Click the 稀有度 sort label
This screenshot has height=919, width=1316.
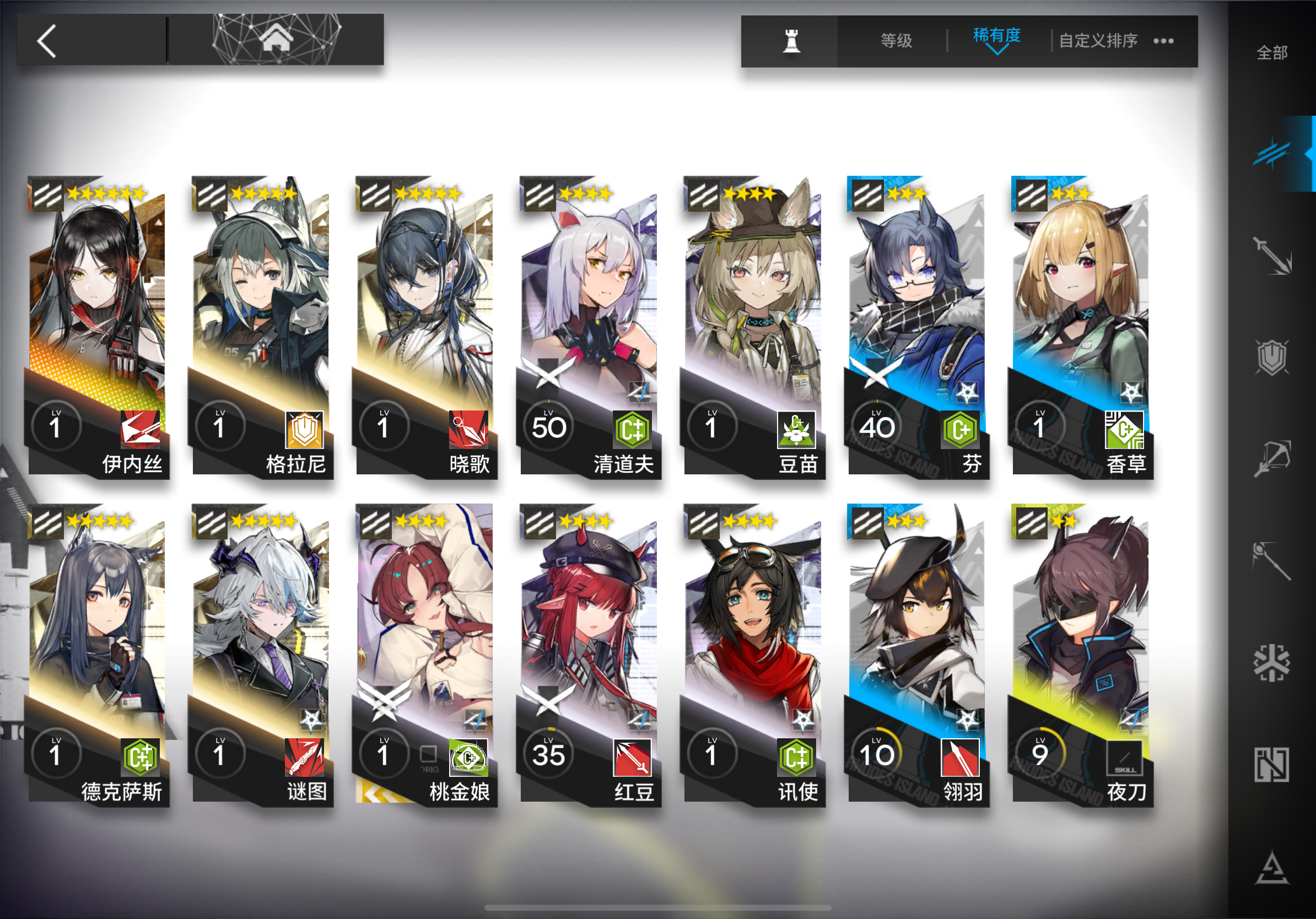tap(998, 35)
